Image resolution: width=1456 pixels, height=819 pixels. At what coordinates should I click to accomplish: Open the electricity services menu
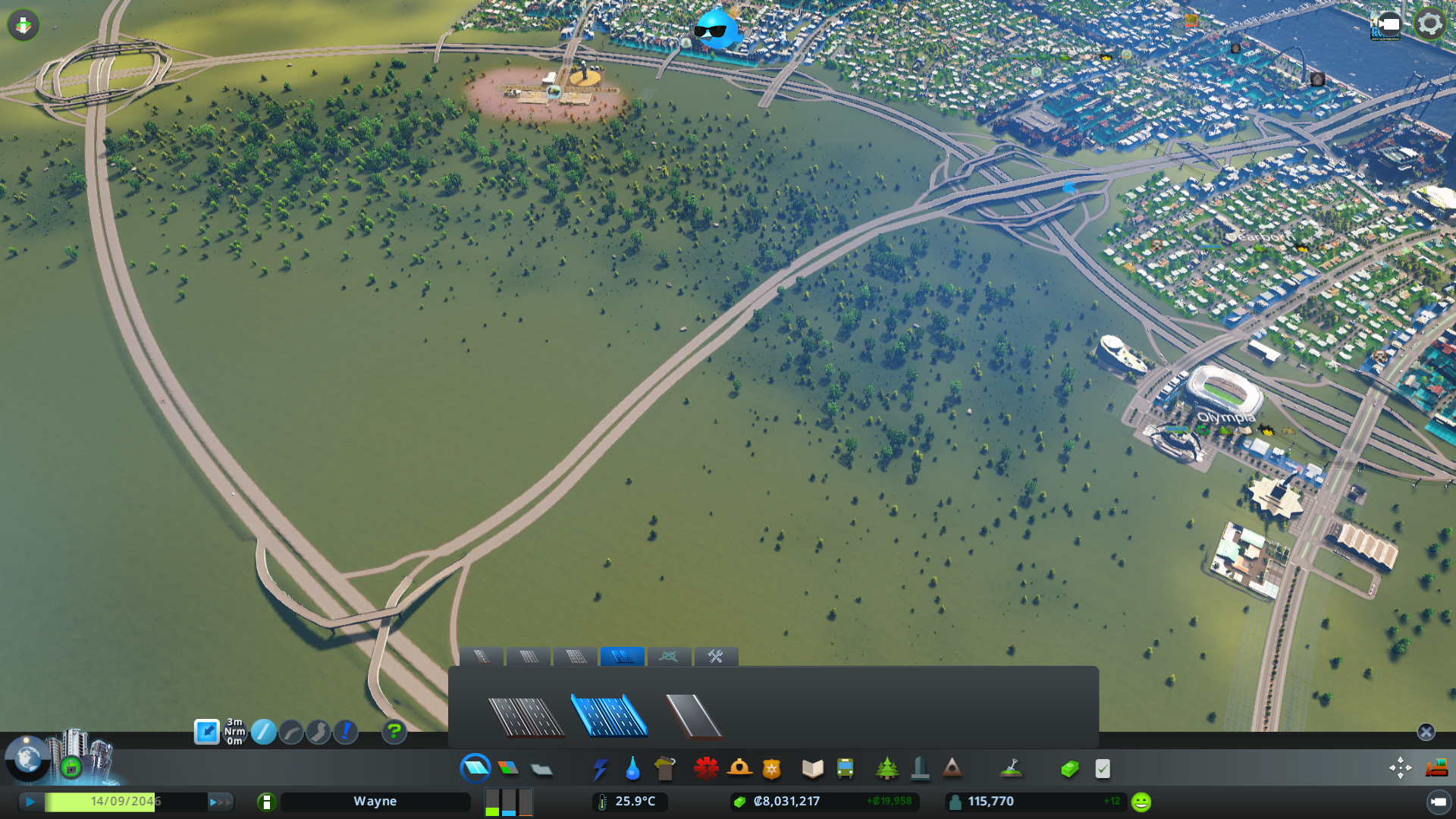tap(601, 768)
